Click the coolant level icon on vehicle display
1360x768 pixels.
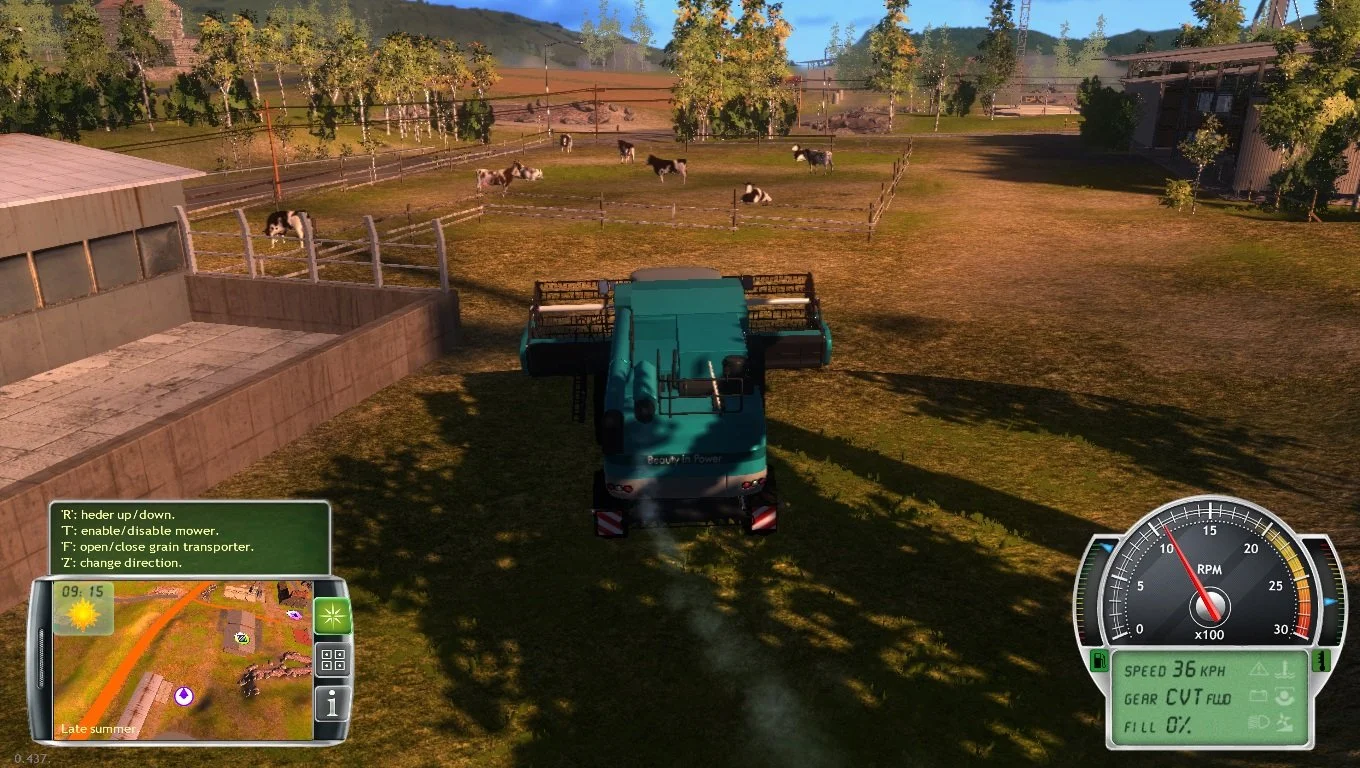pos(1286,671)
